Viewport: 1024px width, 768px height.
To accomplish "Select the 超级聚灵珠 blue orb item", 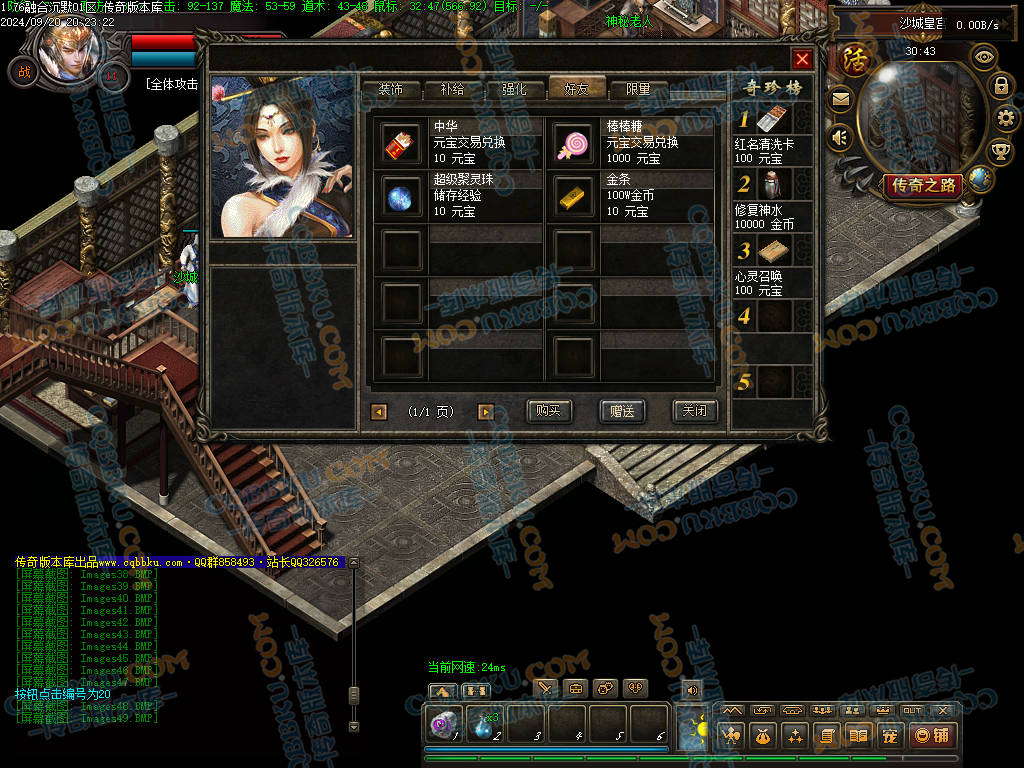I will pyautogui.click(x=402, y=196).
